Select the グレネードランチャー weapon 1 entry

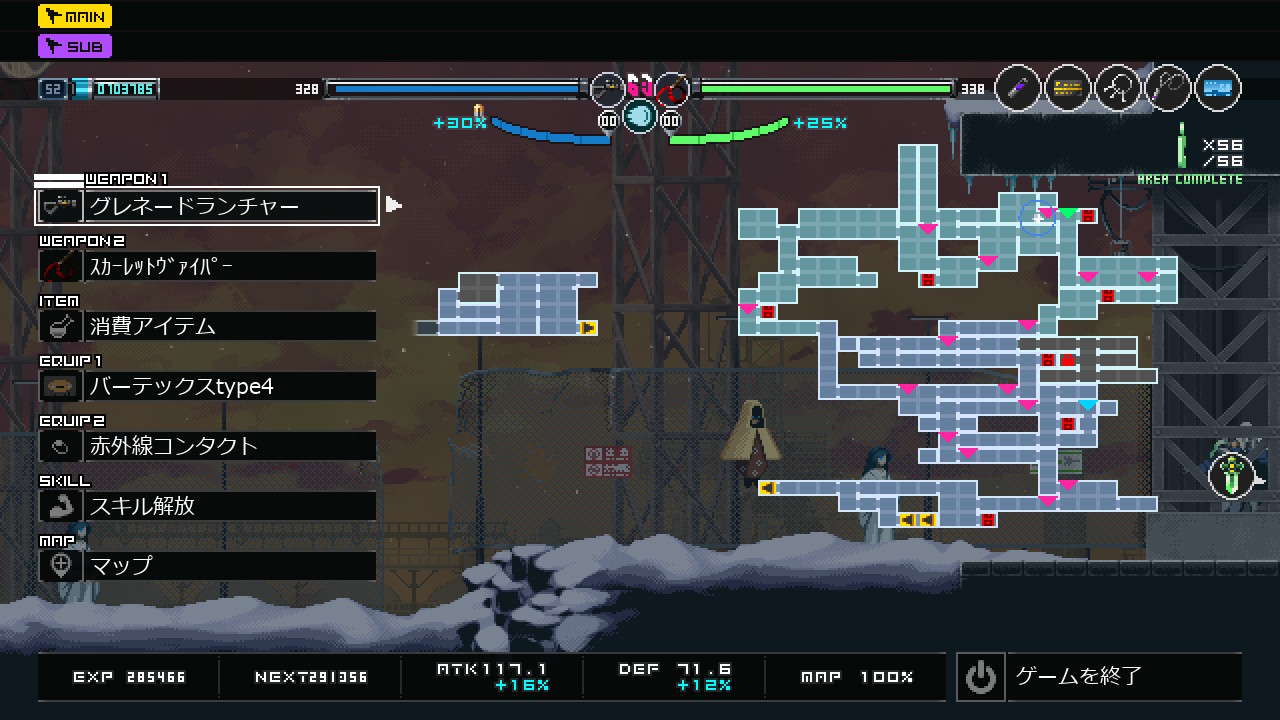pyautogui.click(x=207, y=206)
